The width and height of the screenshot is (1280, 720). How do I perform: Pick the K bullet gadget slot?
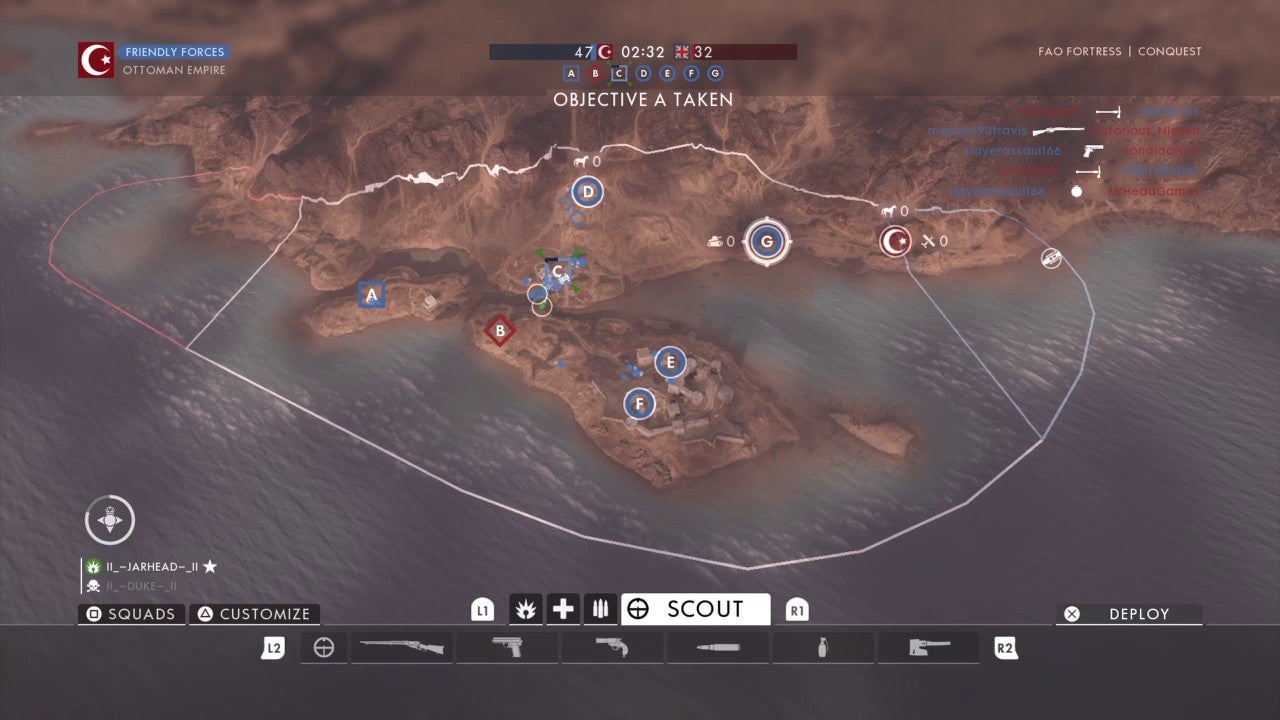pyautogui.click(x=717, y=648)
